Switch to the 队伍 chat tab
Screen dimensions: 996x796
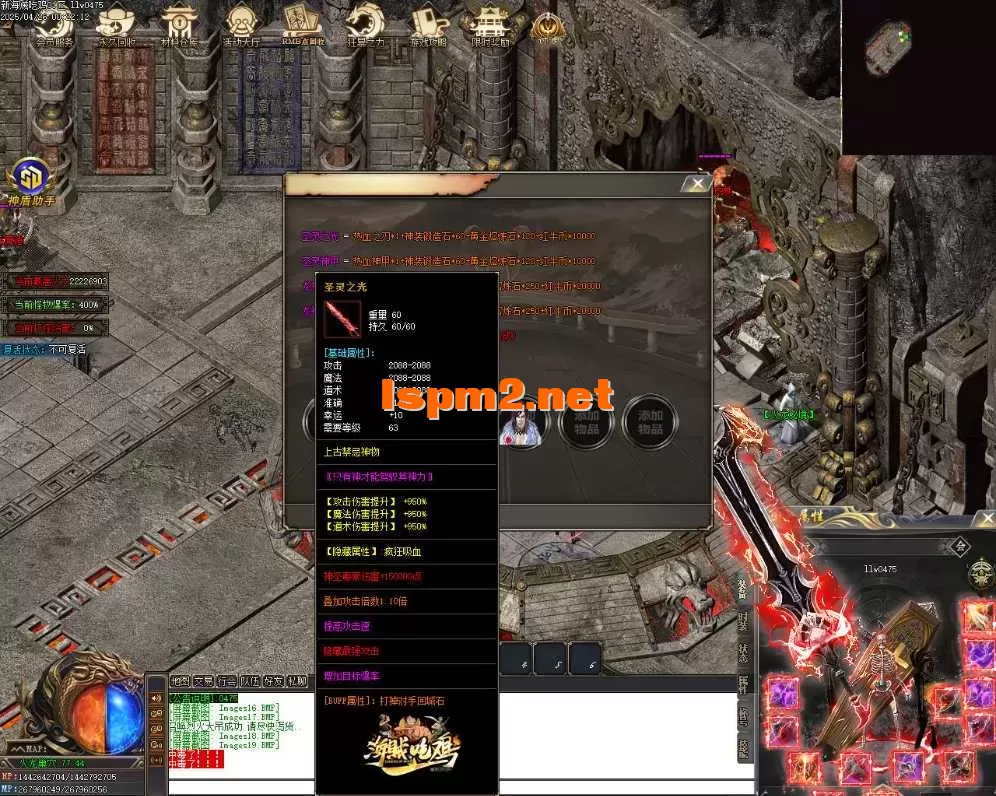(x=250, y=681)
